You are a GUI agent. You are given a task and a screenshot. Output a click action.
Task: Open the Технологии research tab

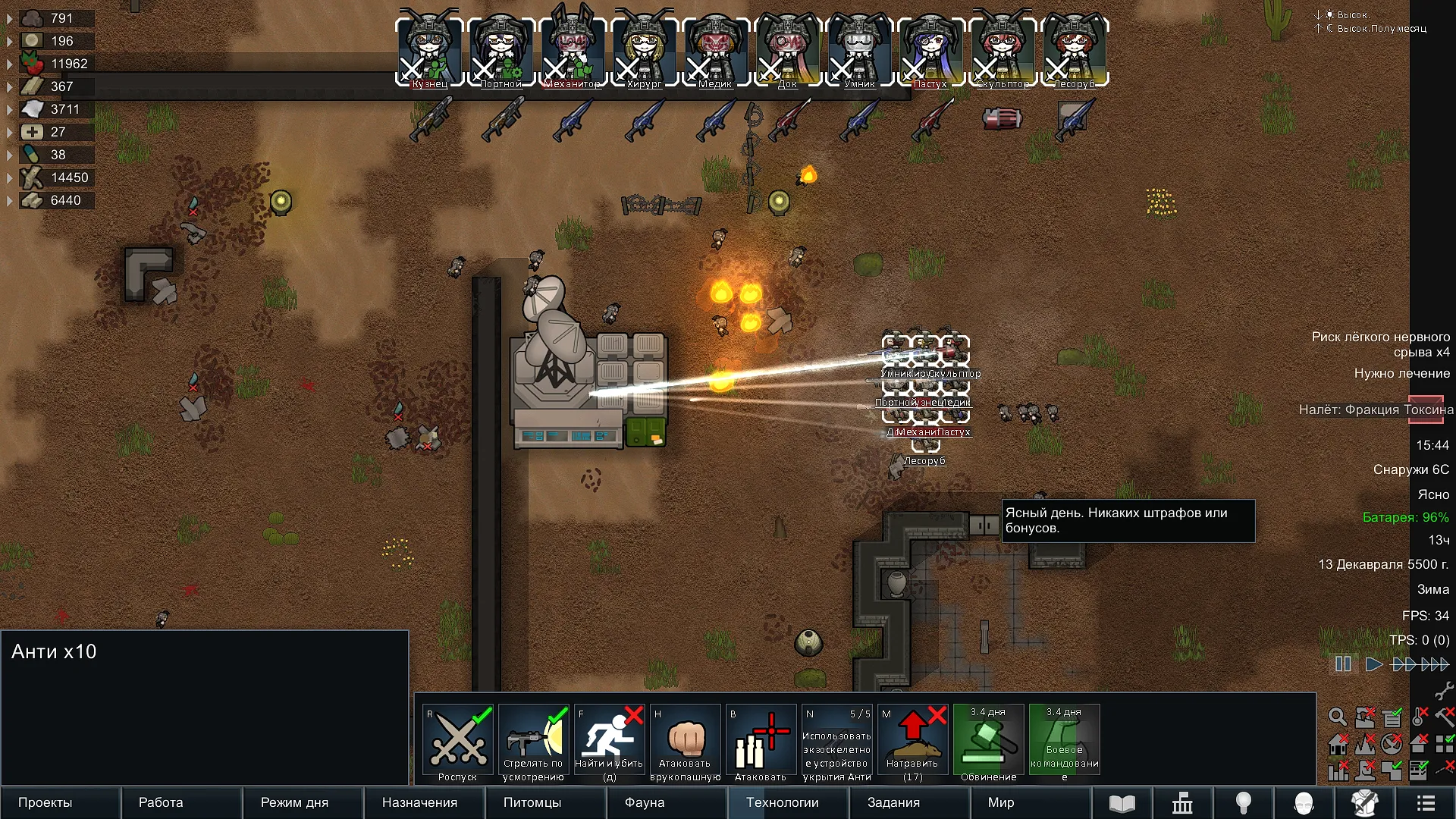782,802
